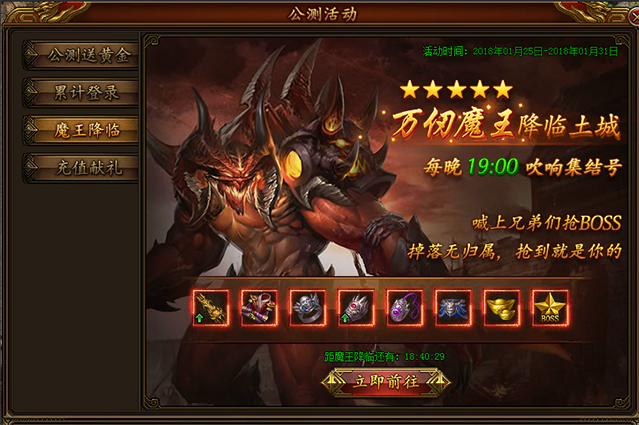Click the 立即前往 button
This screenshot has height=425, width=639.
click(x=386, y=381)
